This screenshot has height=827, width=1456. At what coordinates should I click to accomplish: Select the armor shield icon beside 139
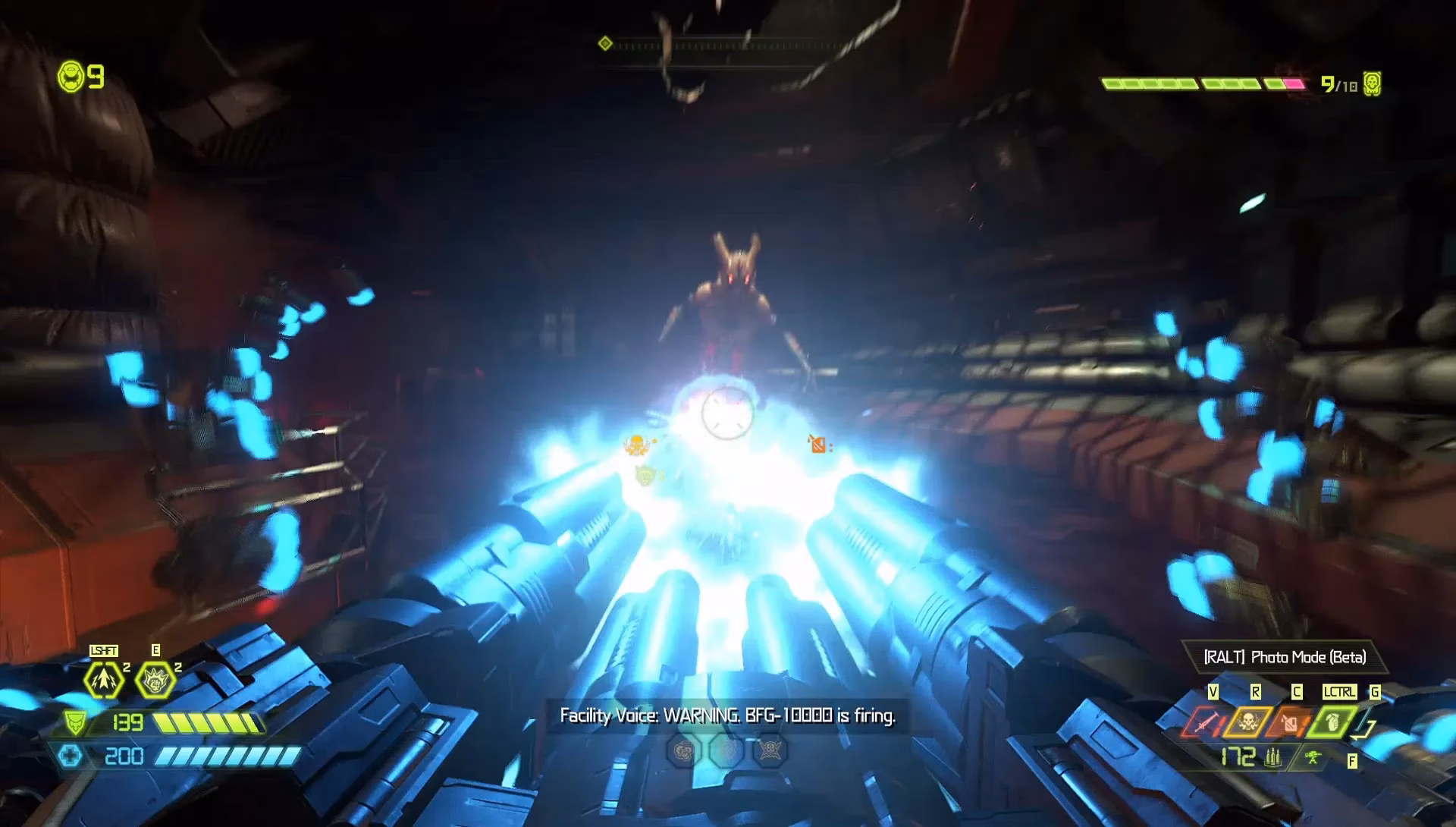coord(74,722)
